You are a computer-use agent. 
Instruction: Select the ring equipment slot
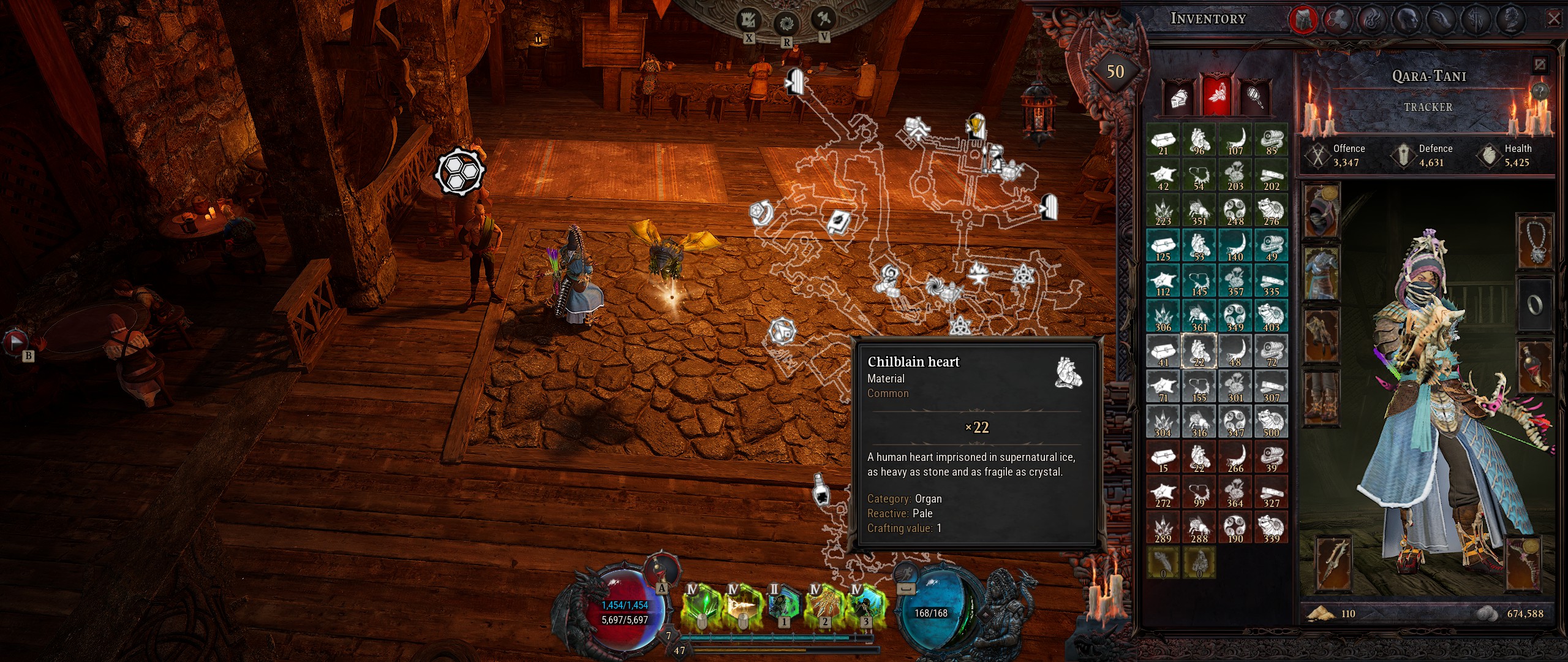click(1535, 305)
